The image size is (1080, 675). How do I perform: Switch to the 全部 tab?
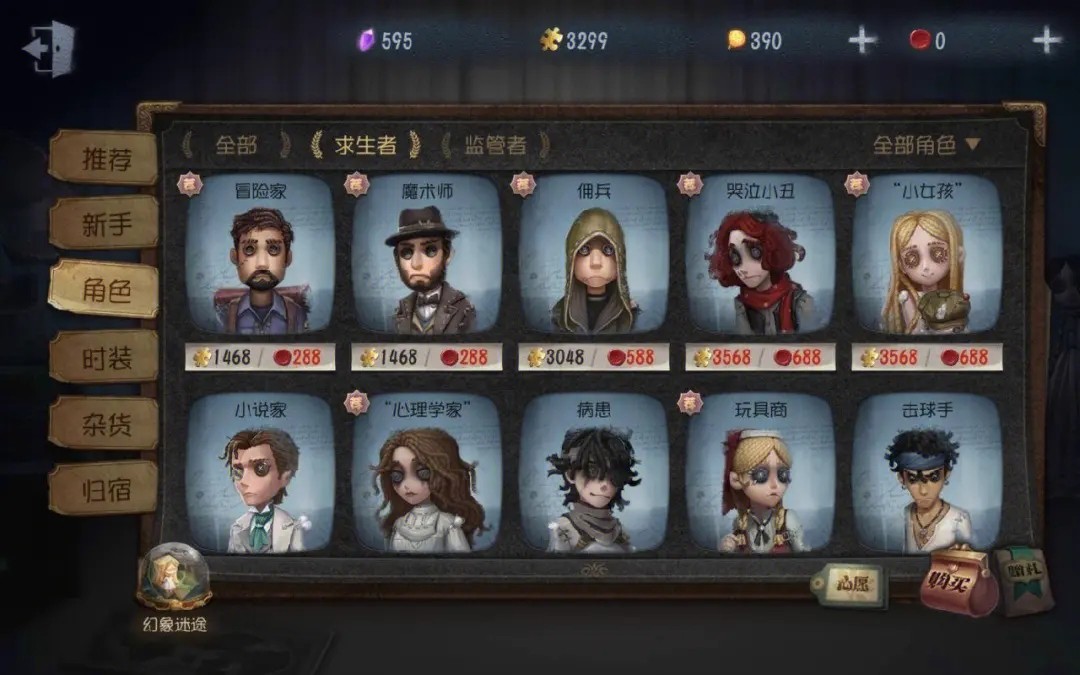(237, 145)
